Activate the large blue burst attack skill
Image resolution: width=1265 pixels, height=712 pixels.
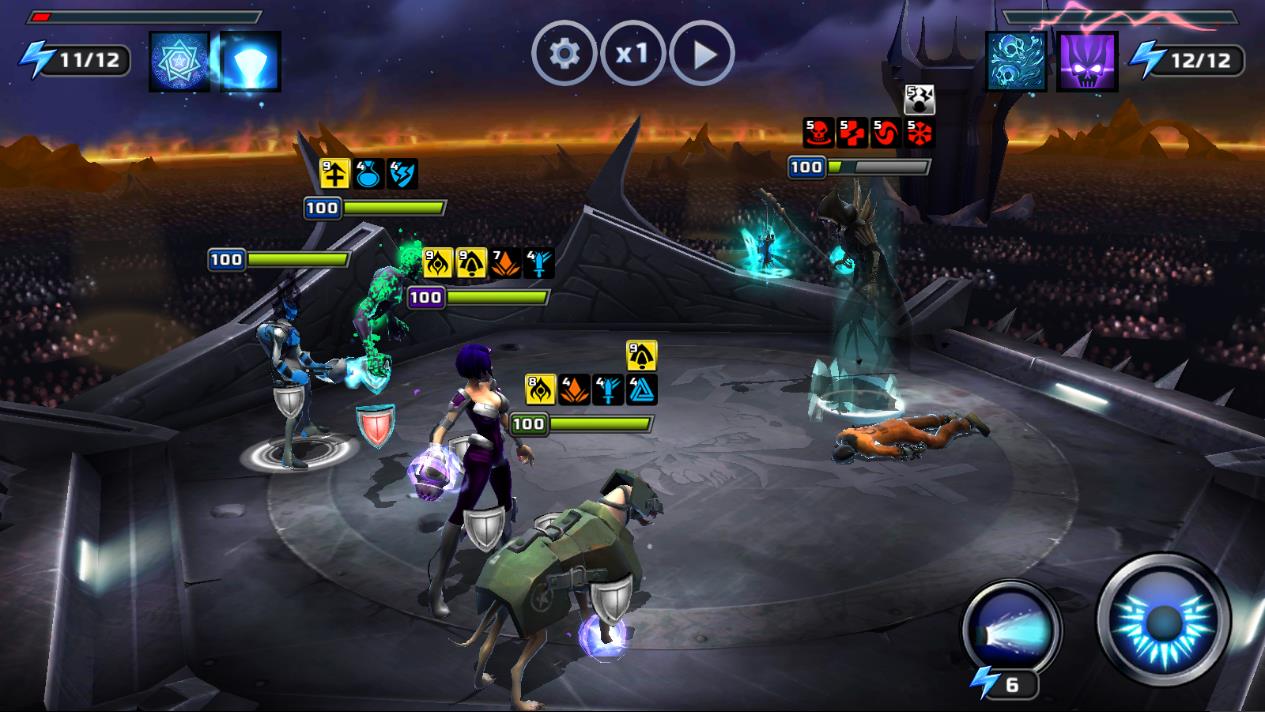pos(1163,619)
